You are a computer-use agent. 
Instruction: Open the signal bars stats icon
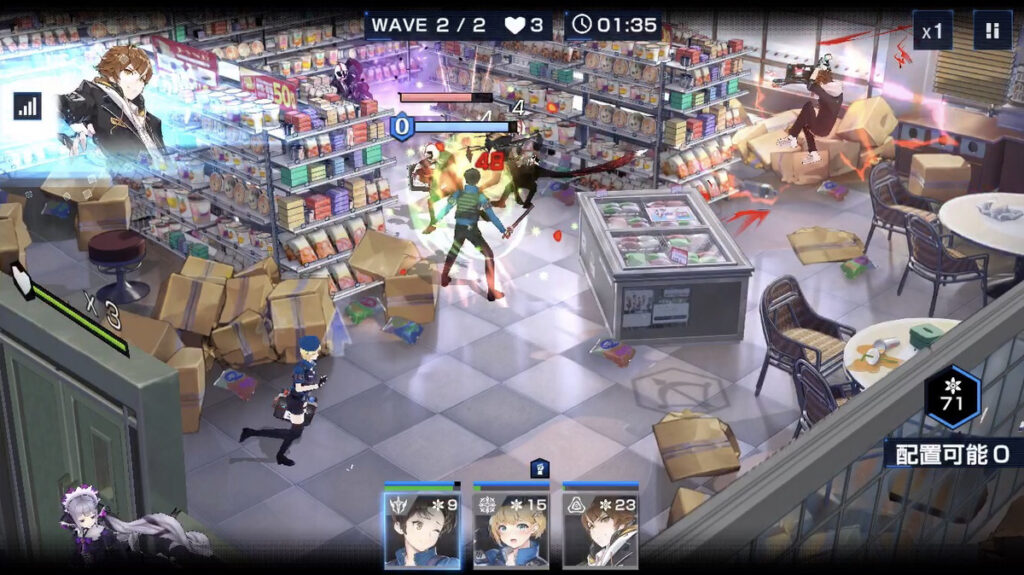click(27, 106)
